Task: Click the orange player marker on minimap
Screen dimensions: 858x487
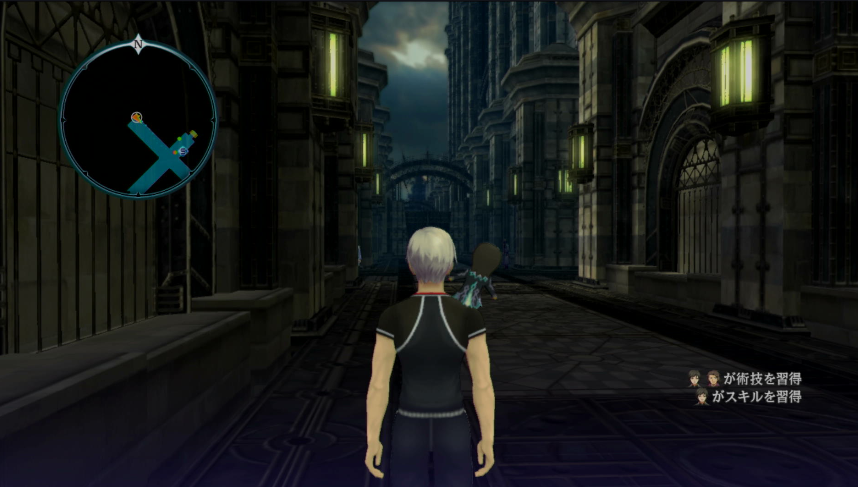Action: point(136,118)
